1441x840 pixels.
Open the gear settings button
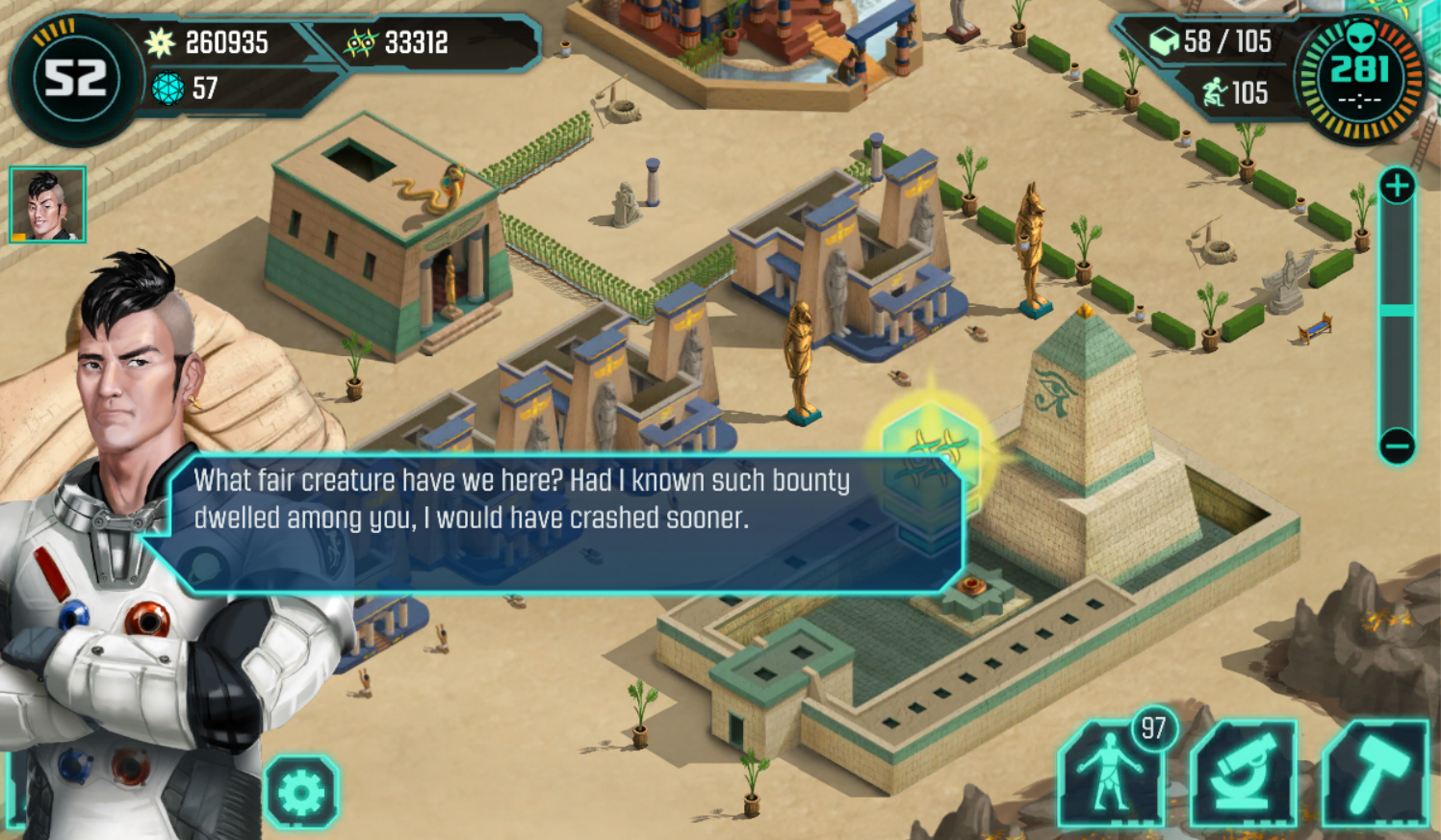point(301,792)
